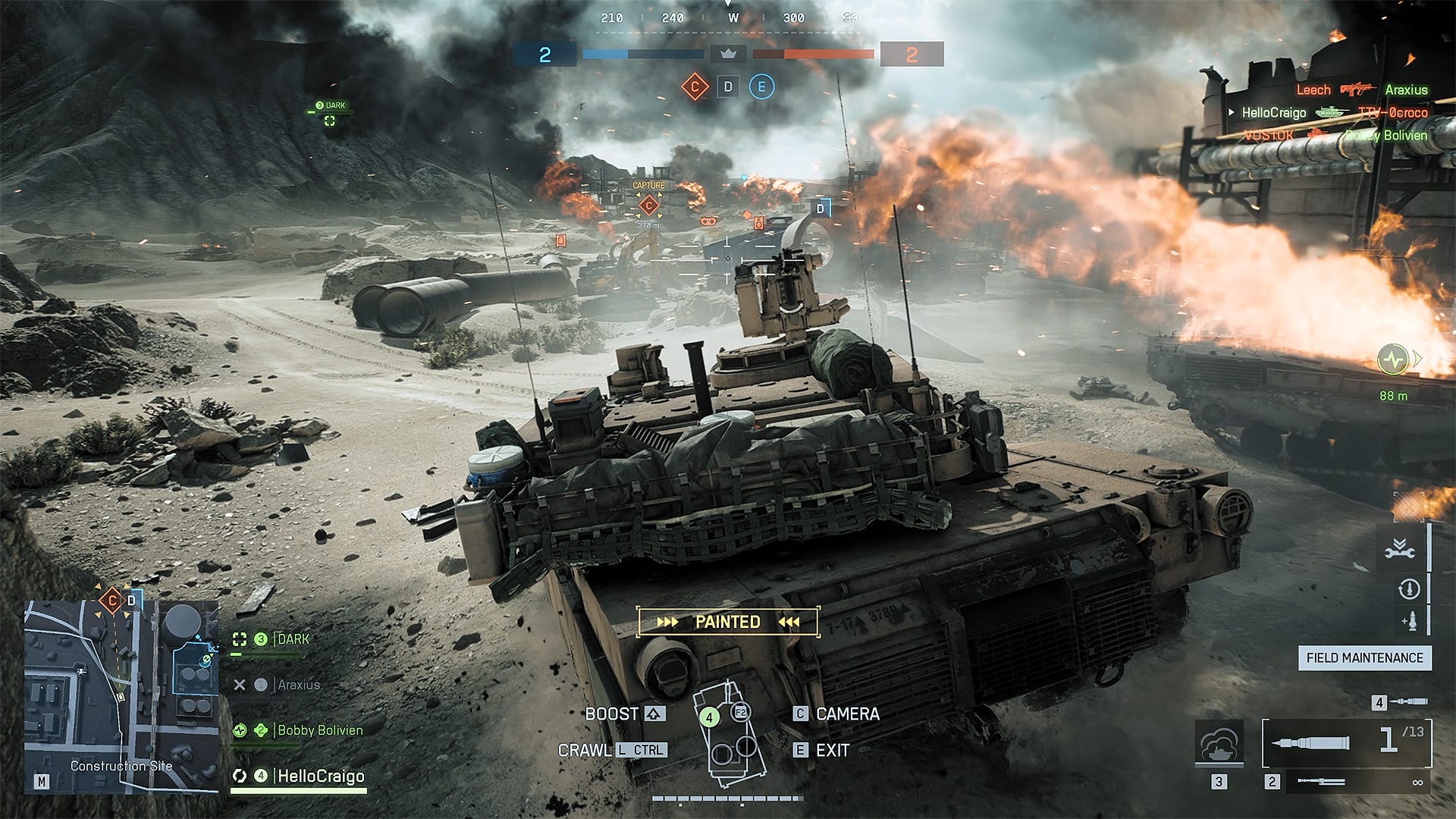
Task: Choose squad member DARK in the squad list
Action: [x=292, y=639]
